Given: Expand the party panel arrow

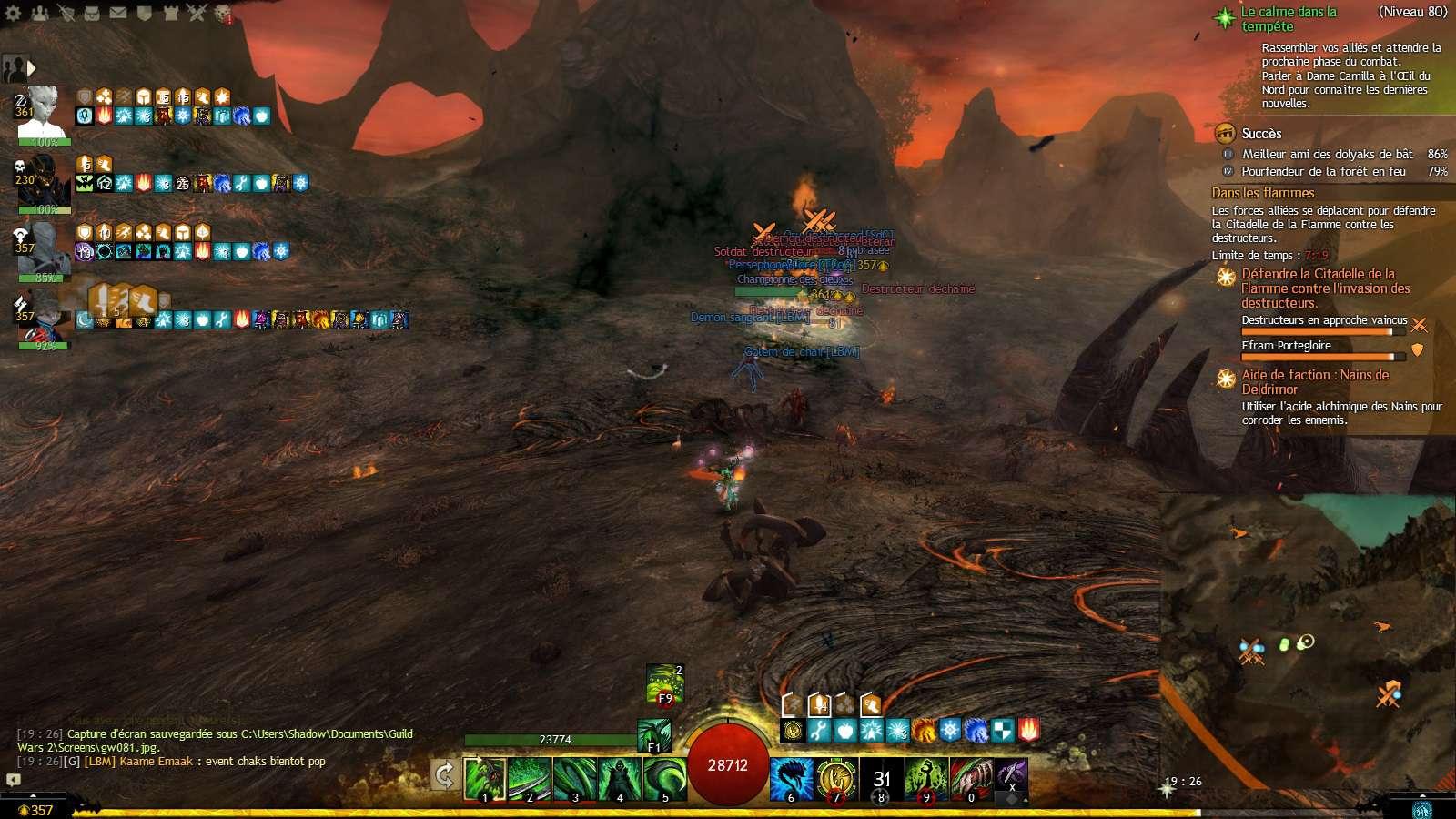Looking at the screenshot, I should [32, 67].
